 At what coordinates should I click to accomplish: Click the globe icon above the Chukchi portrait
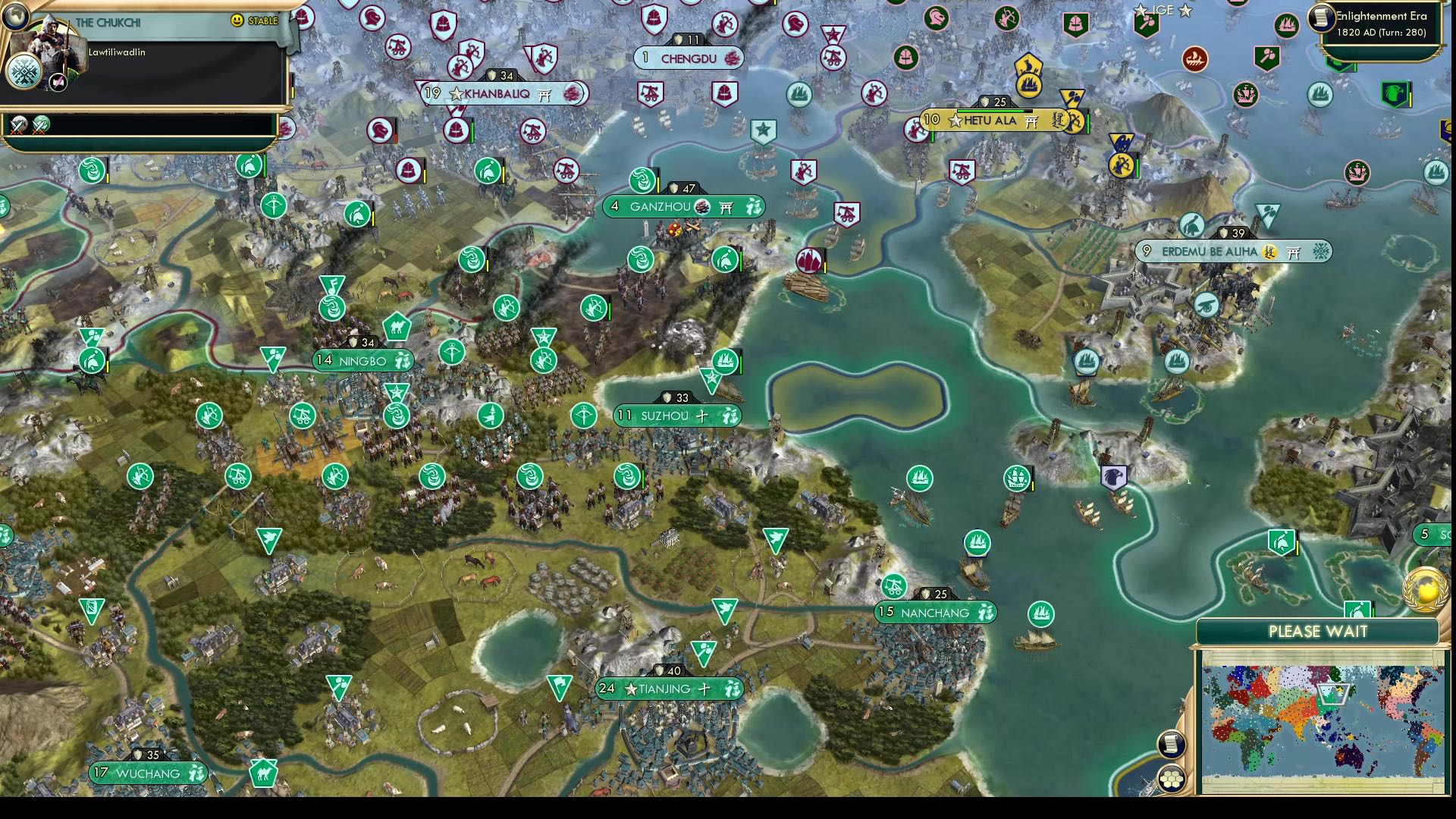point(16,17)
